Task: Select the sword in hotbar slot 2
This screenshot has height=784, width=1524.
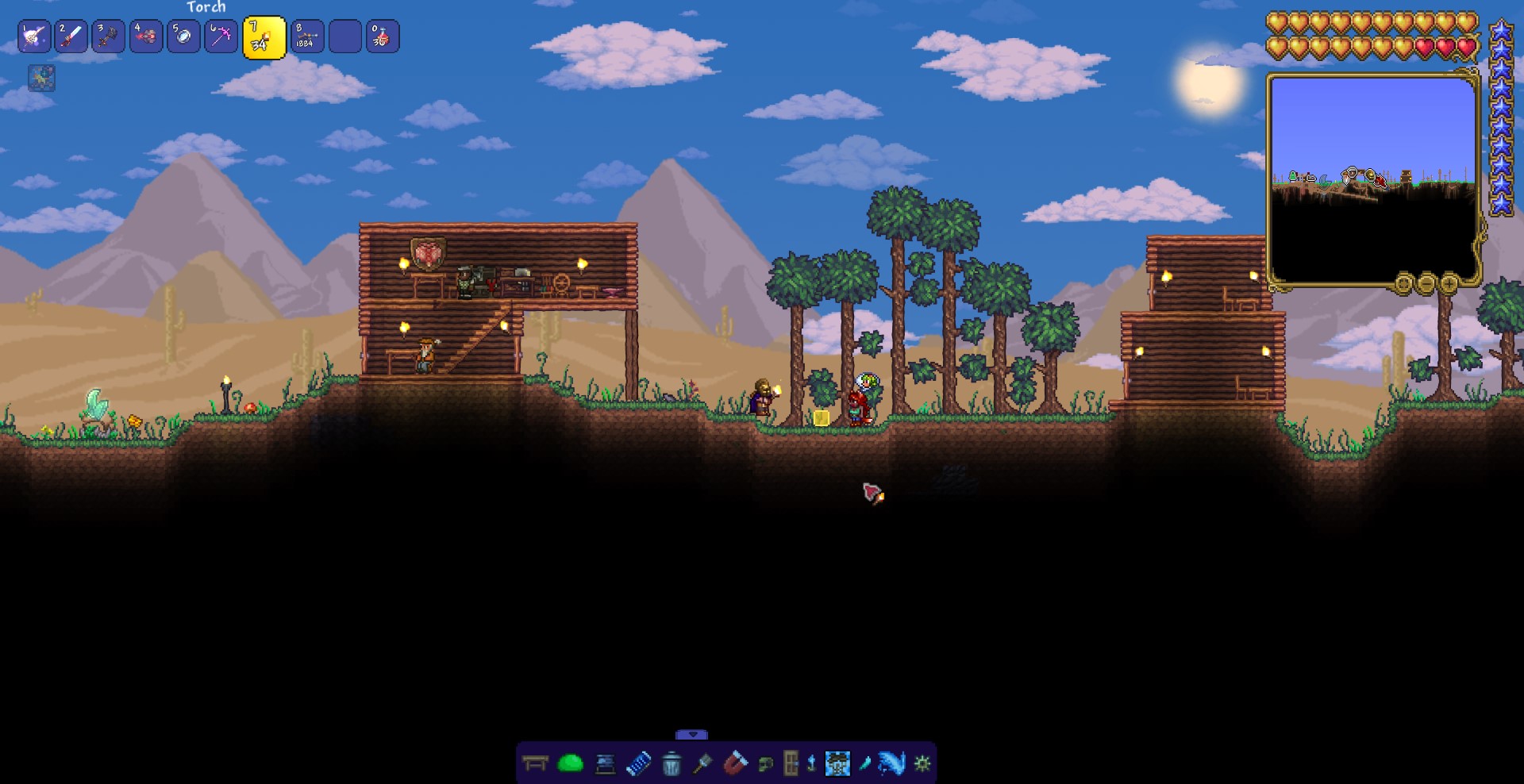Action: (x=71, y=37)
